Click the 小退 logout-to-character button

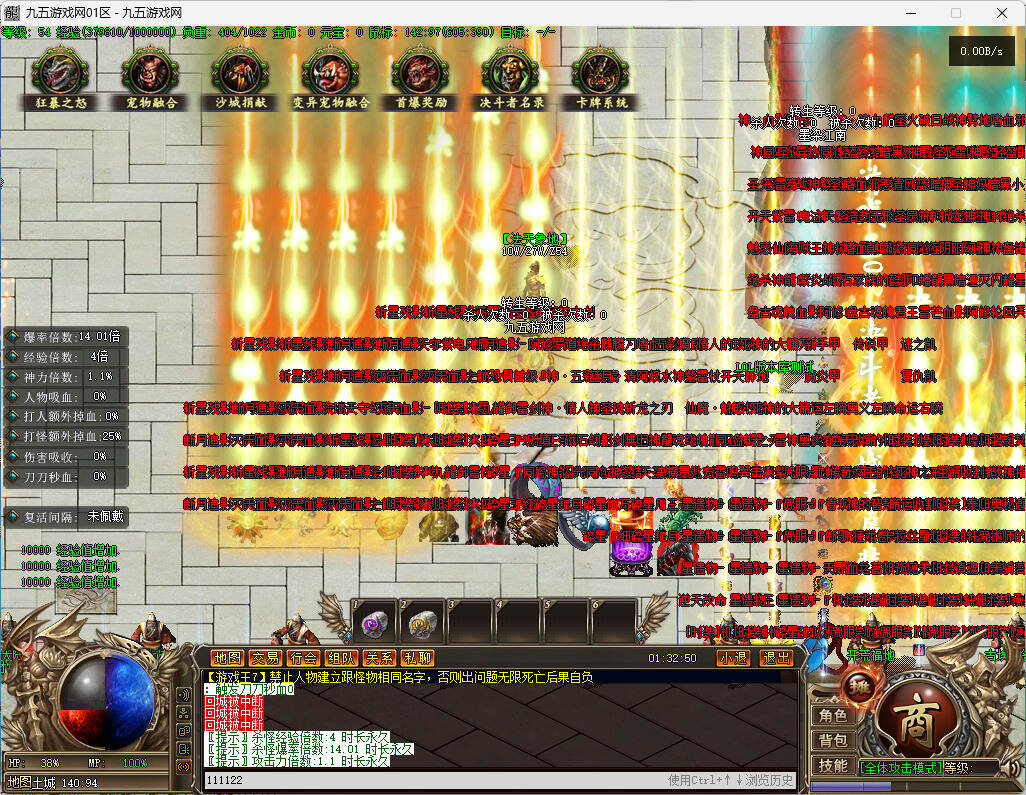733,658
